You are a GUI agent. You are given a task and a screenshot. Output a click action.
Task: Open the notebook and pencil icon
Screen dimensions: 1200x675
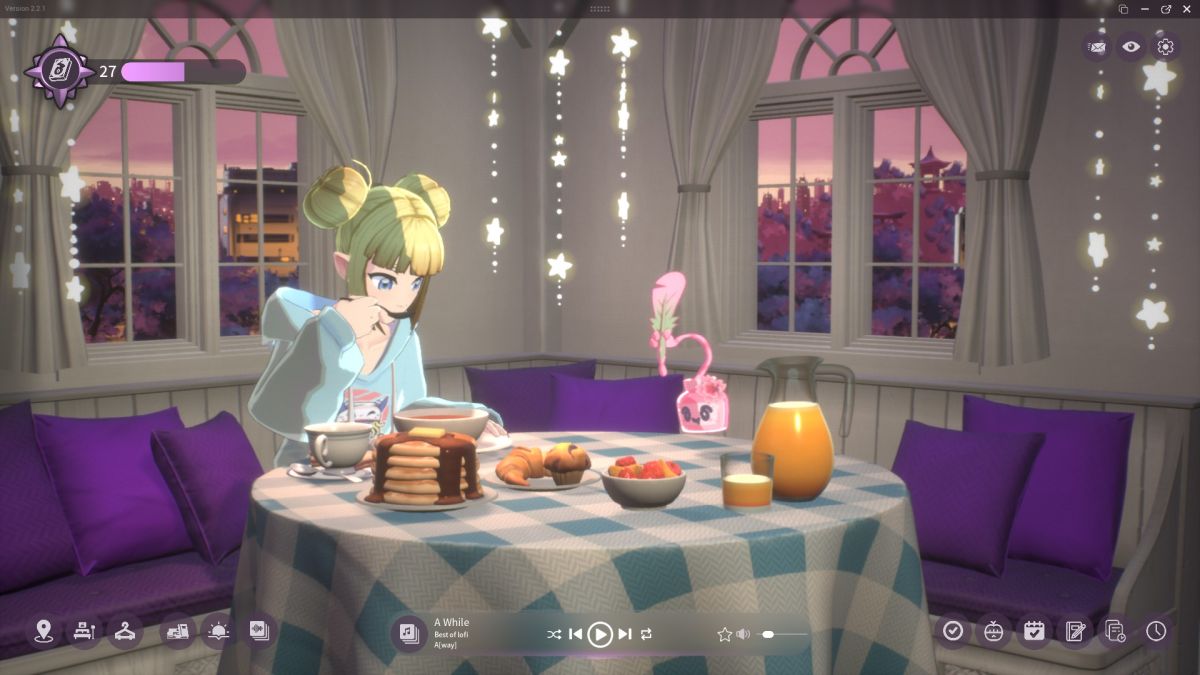tap(1075, 631)
